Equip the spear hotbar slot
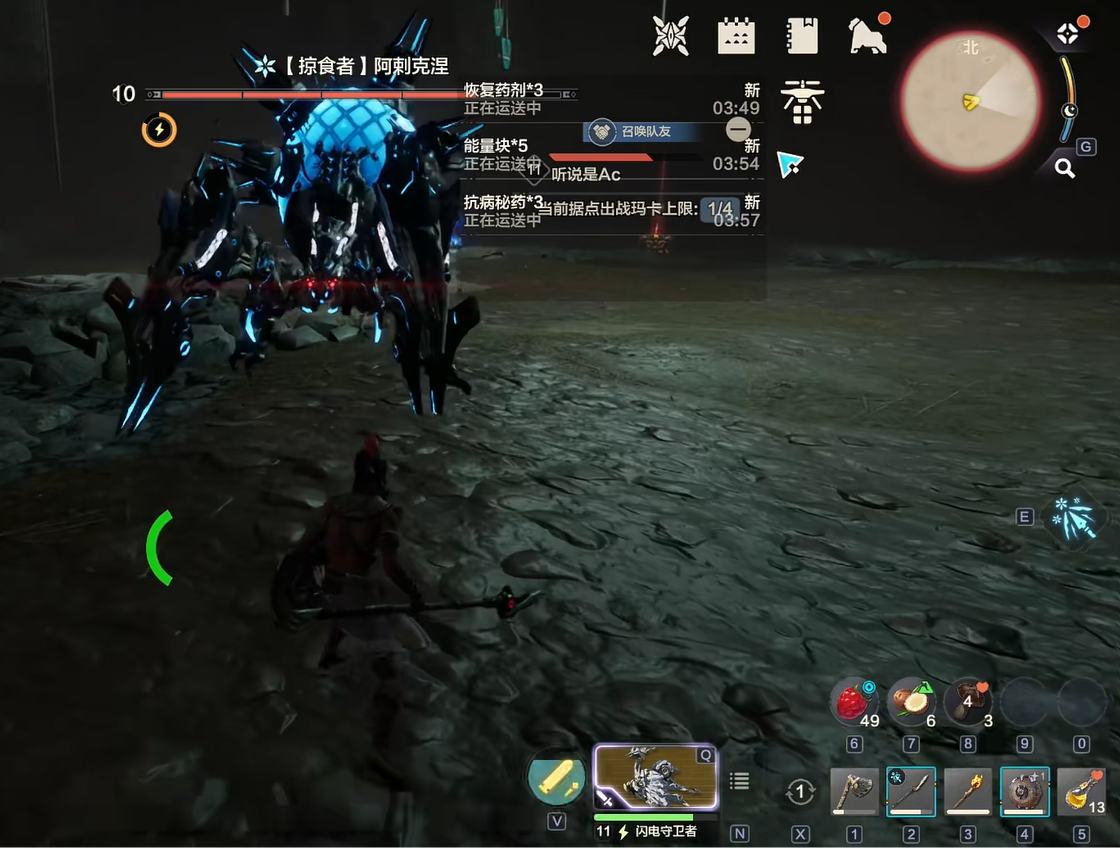 [x=911, y=792]
